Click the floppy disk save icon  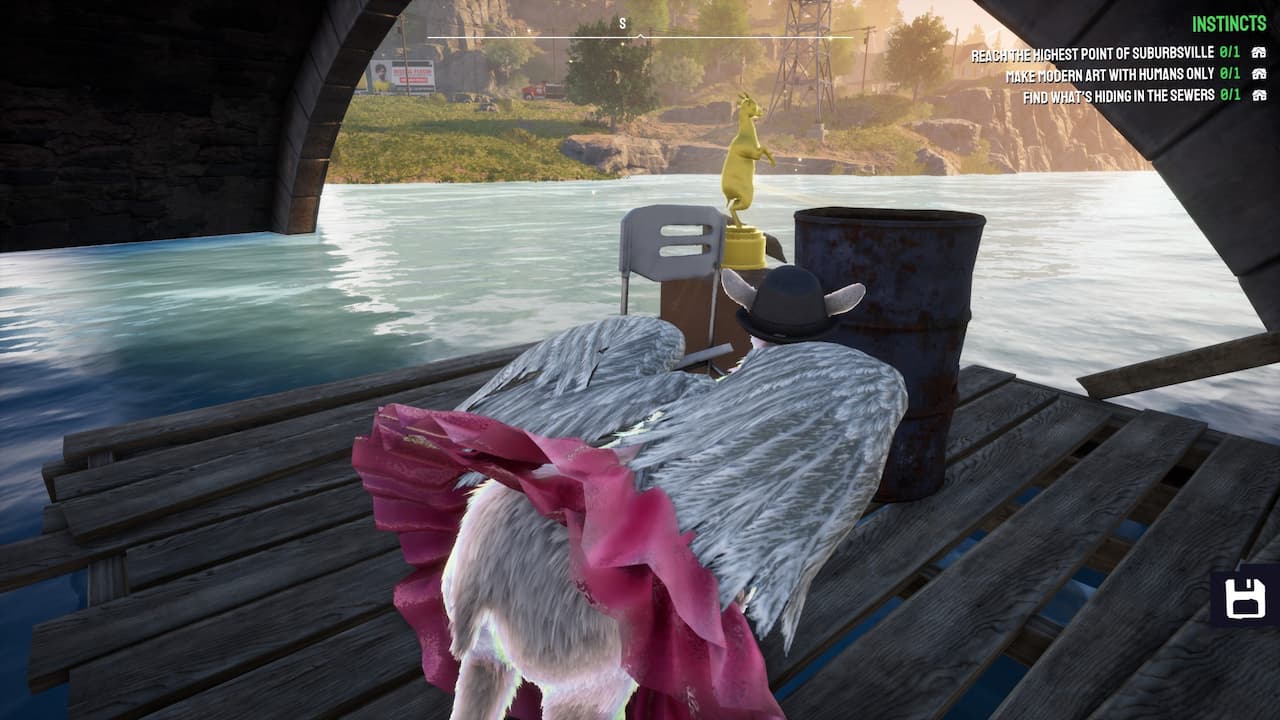(1245, 599)
